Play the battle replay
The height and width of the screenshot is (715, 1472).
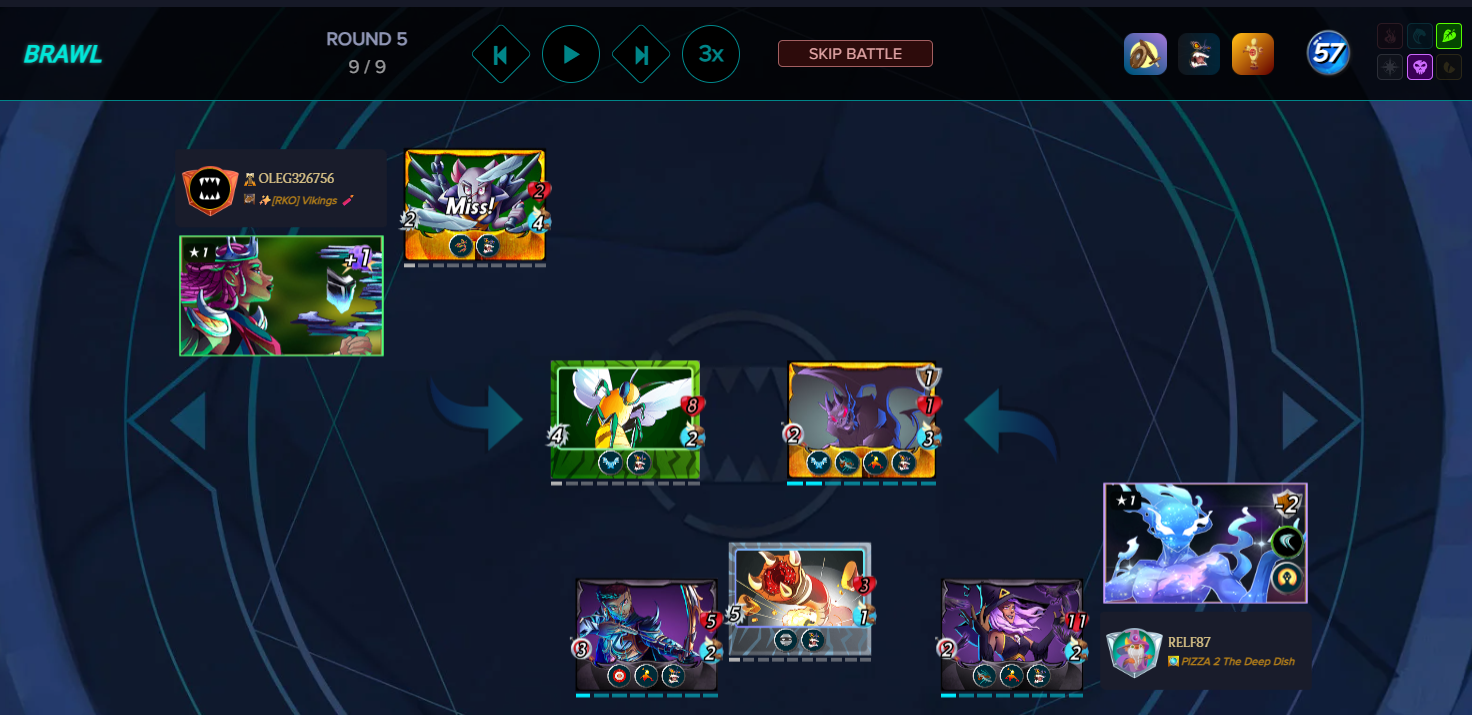(x=571, y=54)
